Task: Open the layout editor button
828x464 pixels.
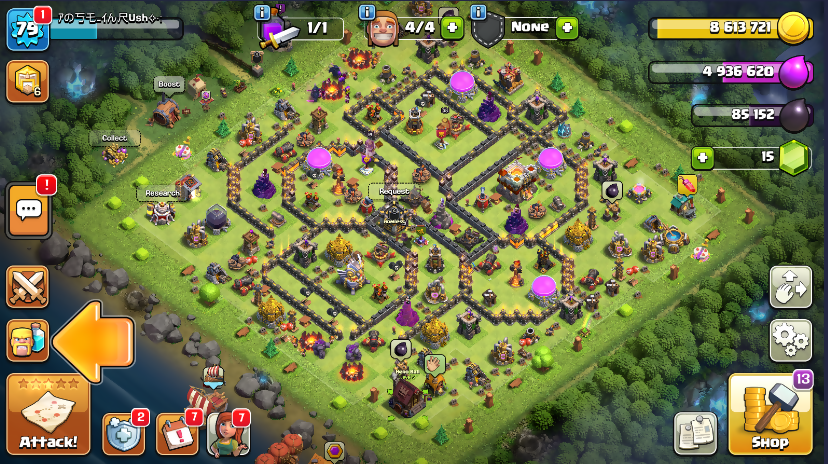Action: pos(790,287)
